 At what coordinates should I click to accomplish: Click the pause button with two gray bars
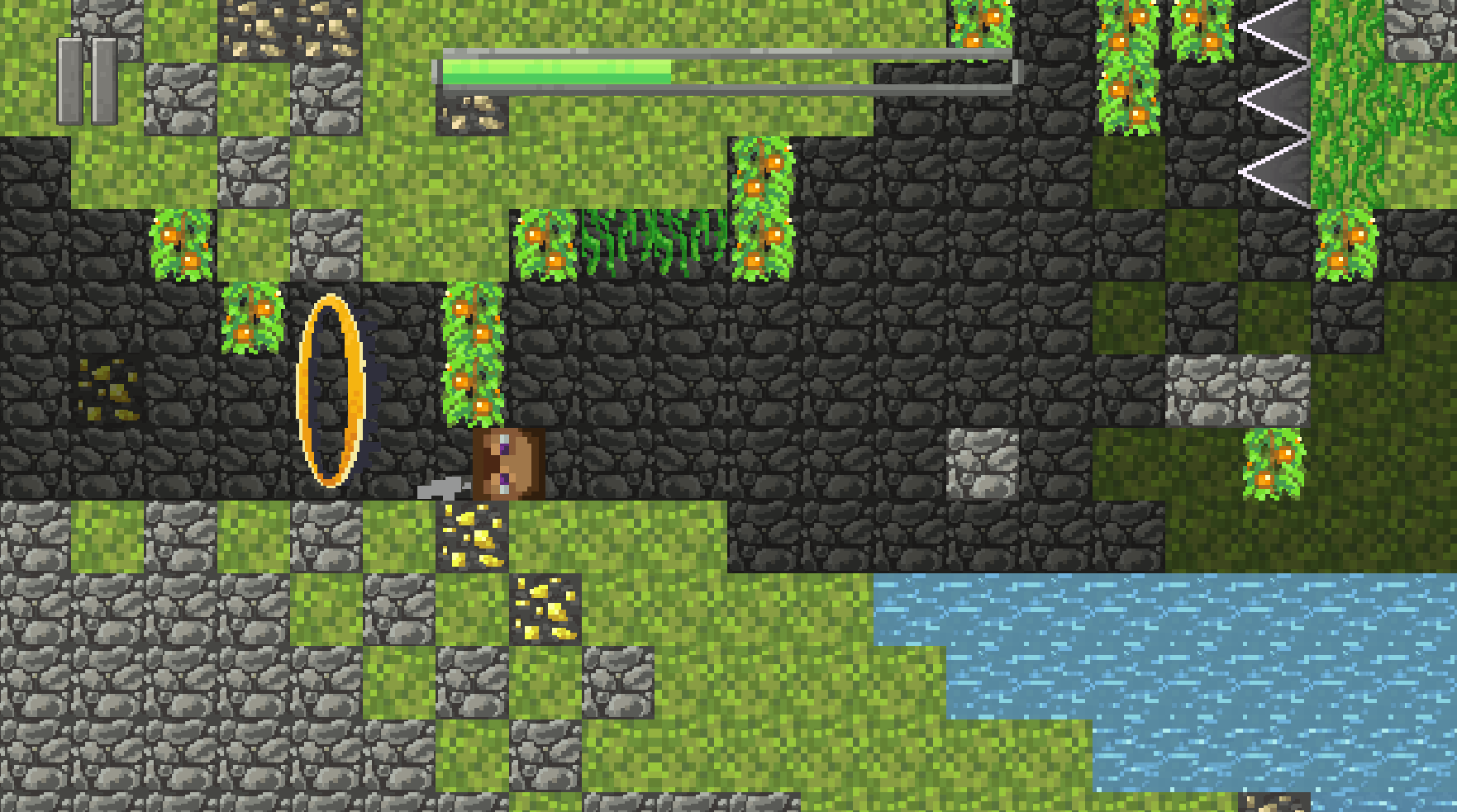(87, 76)
